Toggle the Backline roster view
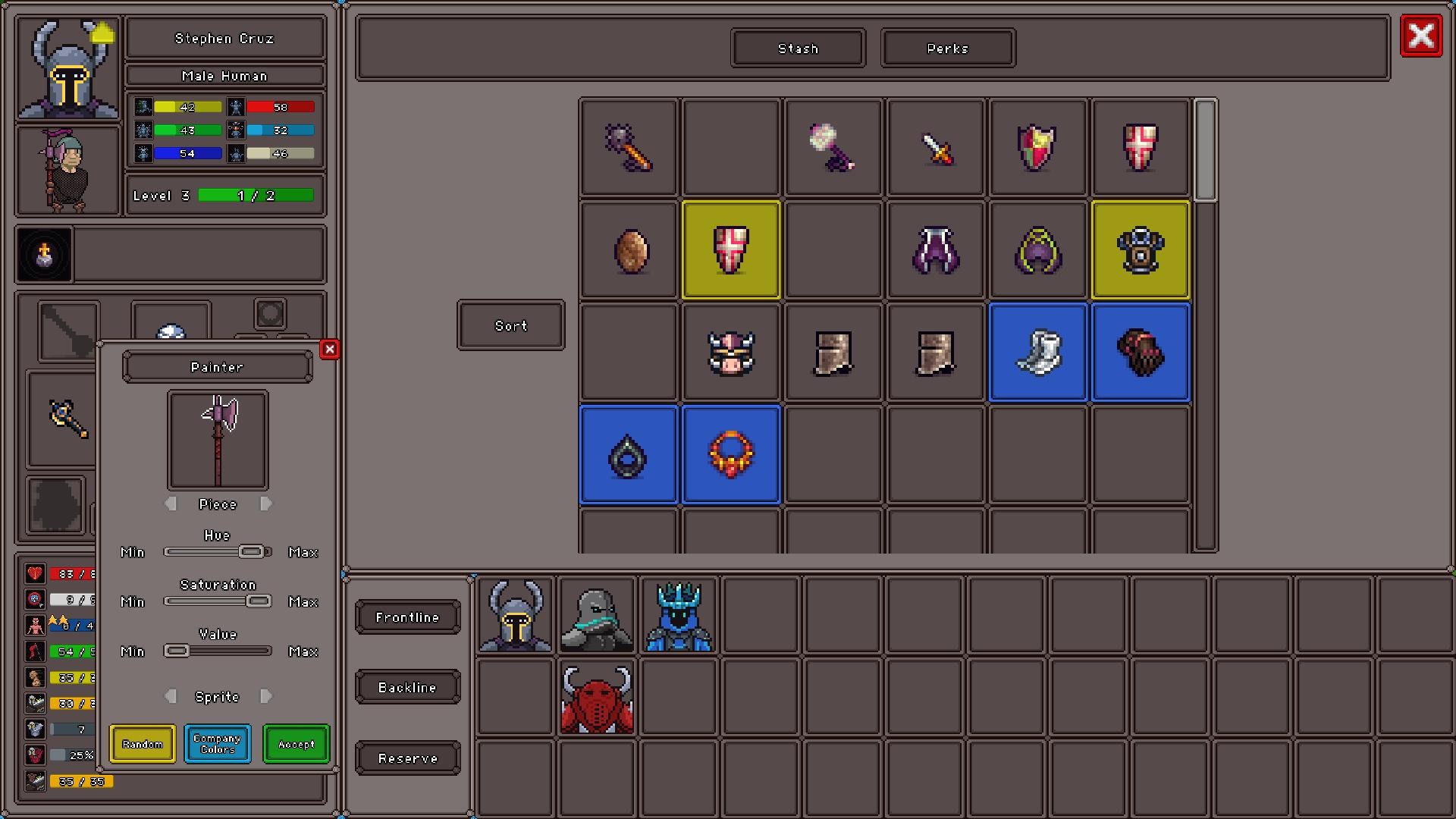The image size is (1456, 819). pyautogui.click(x=407, y=687)
